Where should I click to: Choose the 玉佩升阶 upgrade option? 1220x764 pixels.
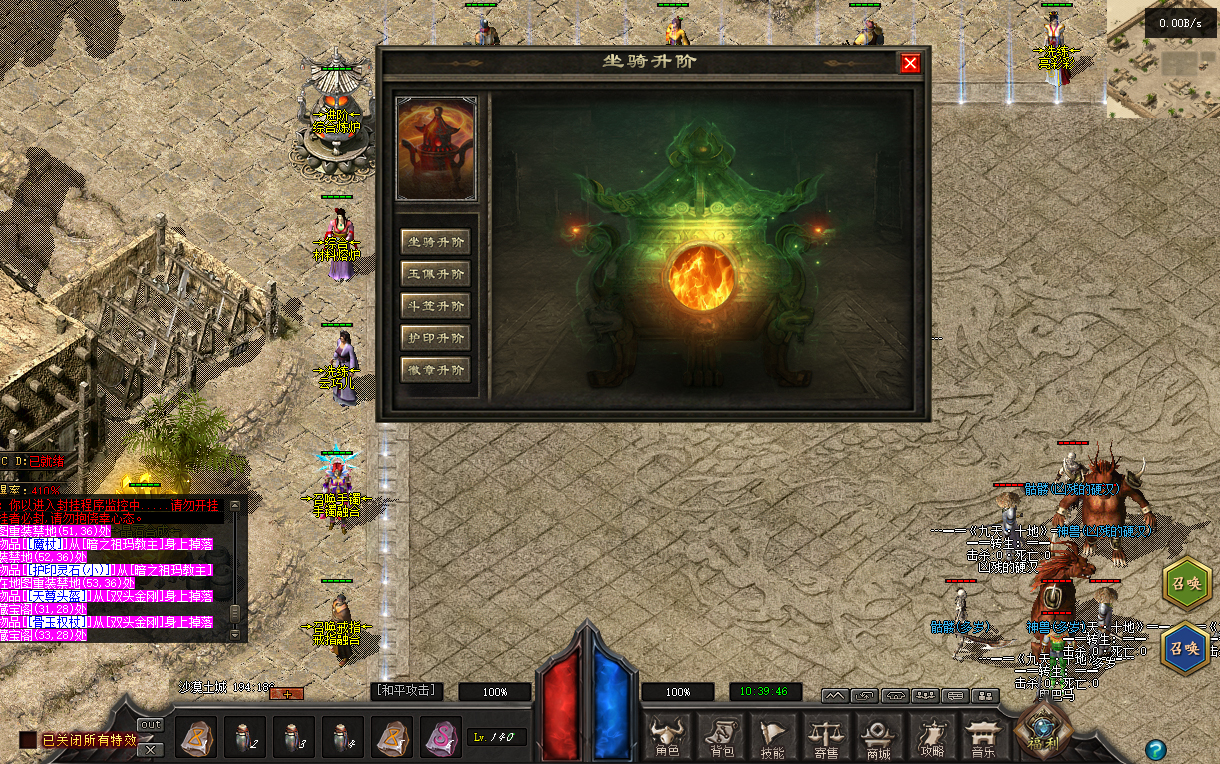435,274
